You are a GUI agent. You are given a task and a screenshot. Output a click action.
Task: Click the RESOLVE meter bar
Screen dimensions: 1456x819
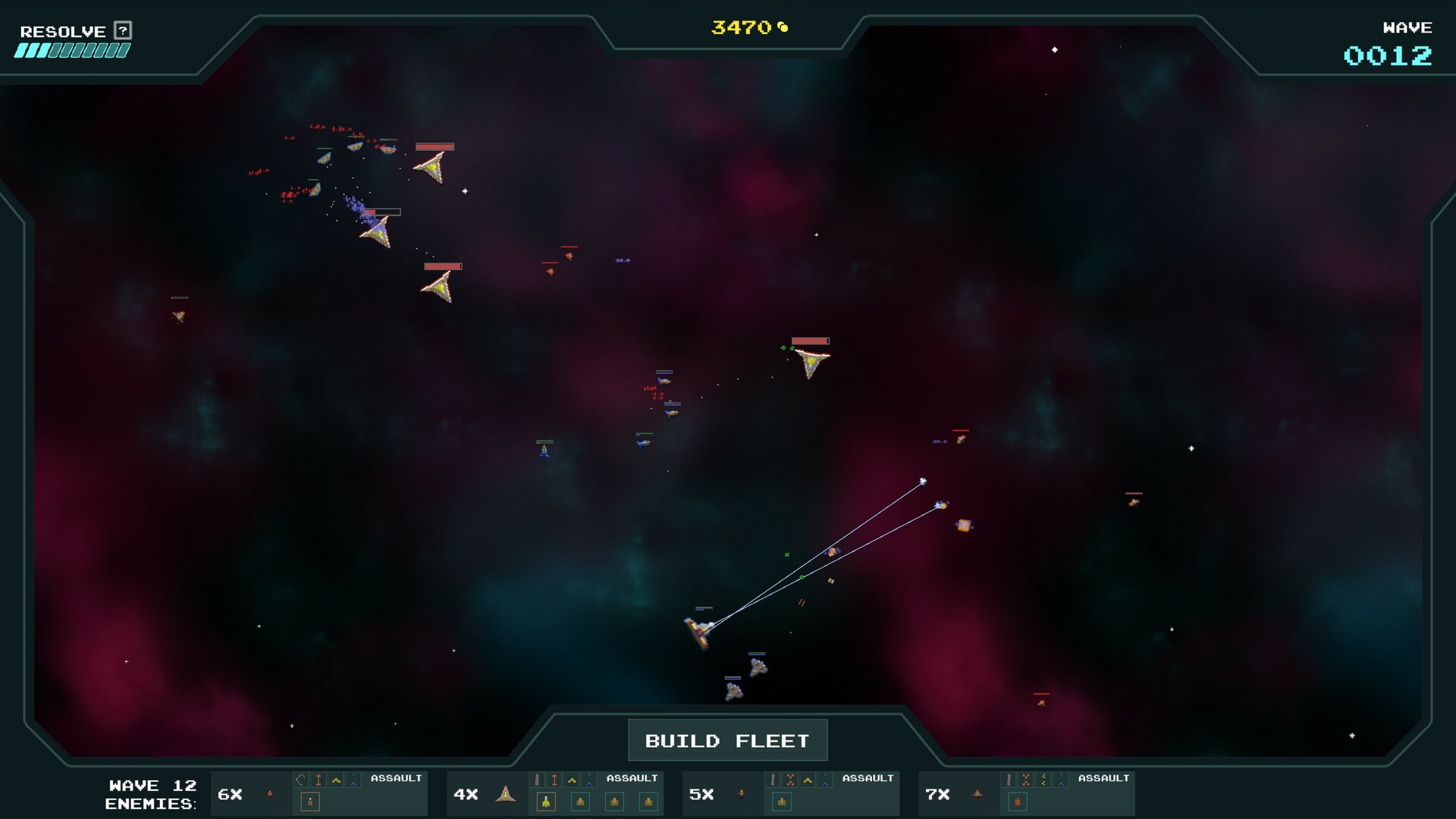(x=72, y=52)
